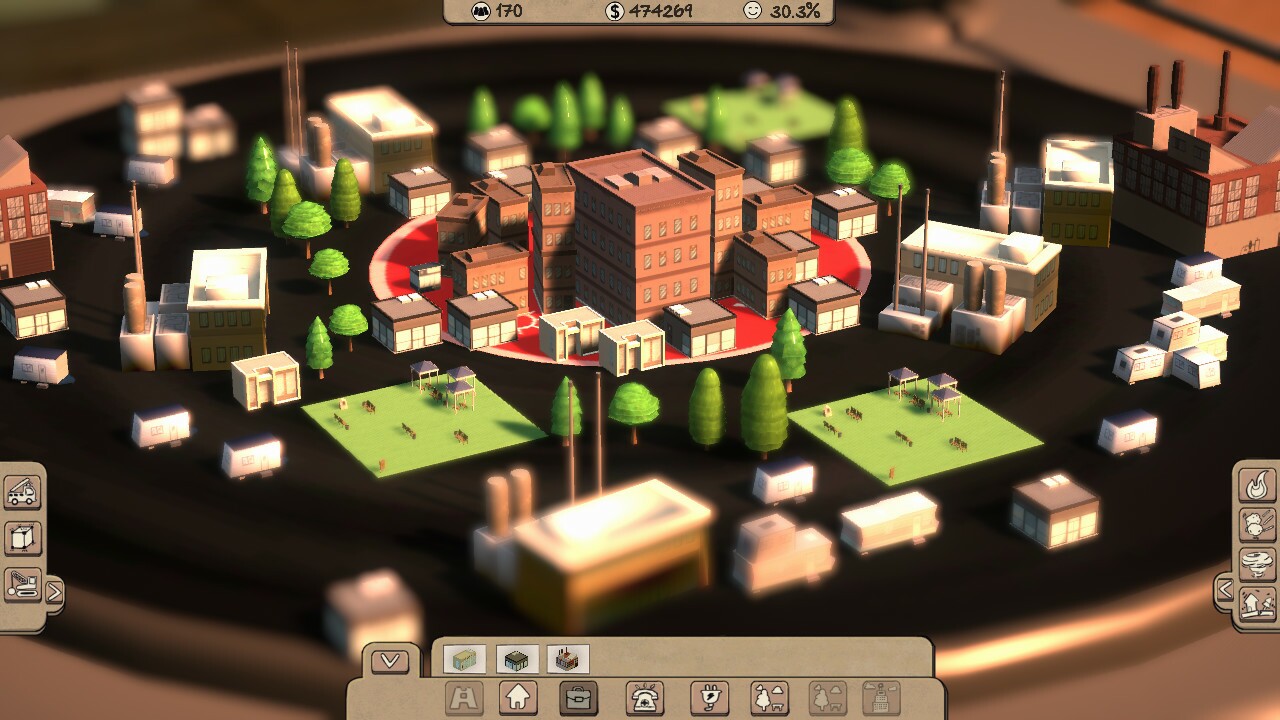Unleash the meteor disaster
This screenshot has height=720, width=1280.
coord(1257,524)
